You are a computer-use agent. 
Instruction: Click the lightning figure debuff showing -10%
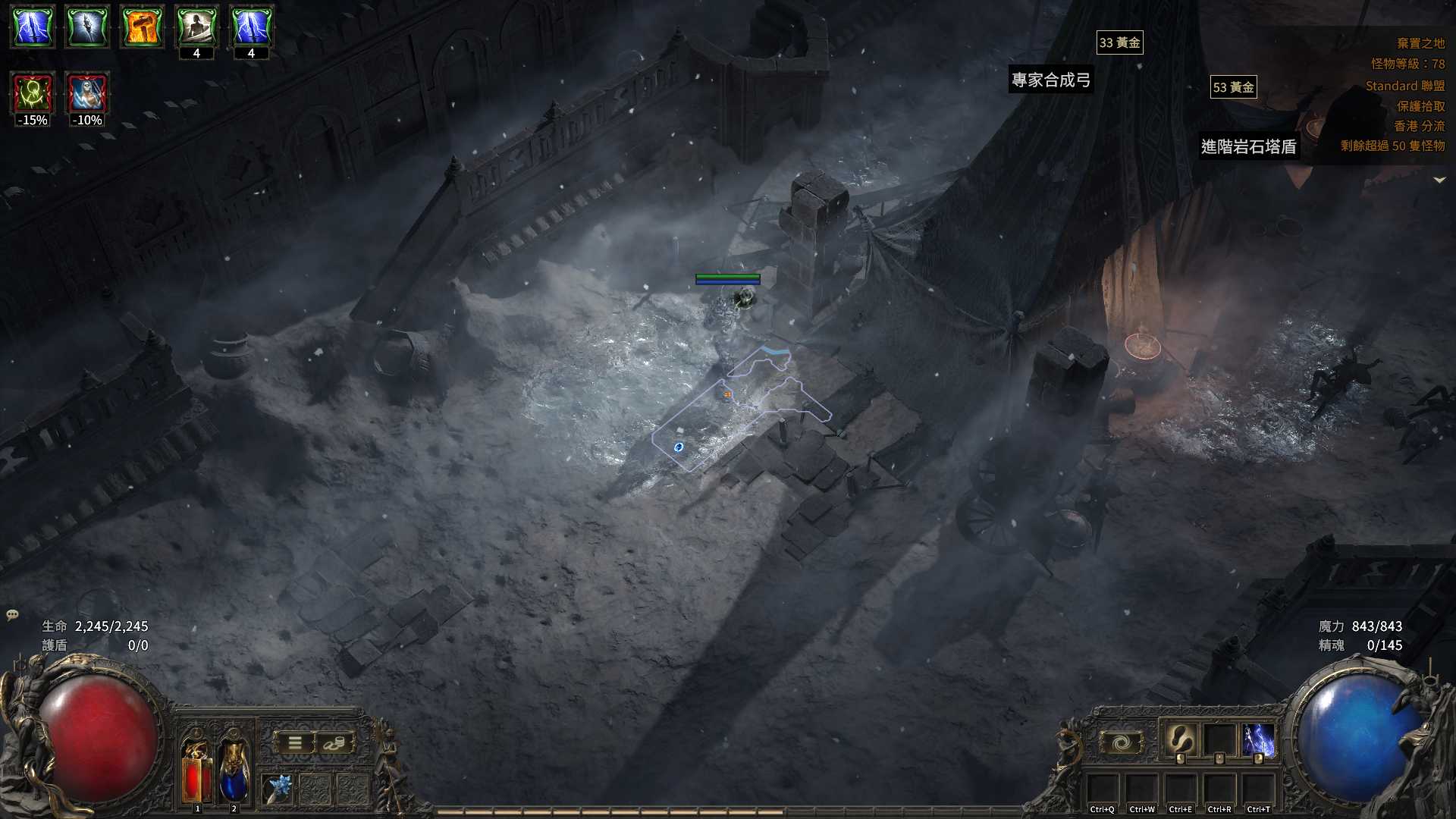[x=87, y=94]
